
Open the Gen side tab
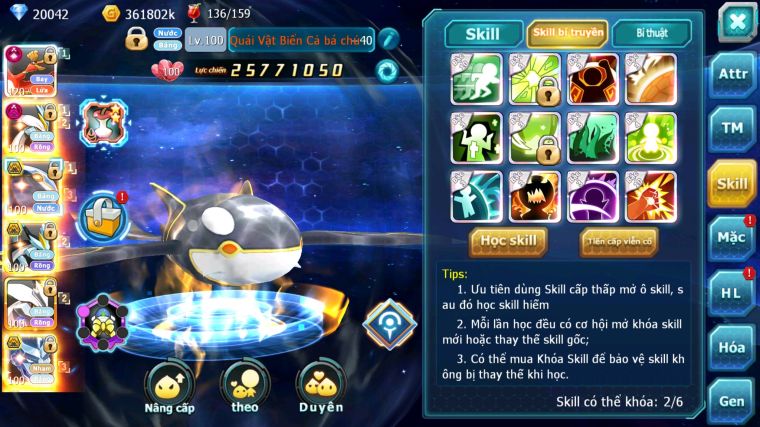point(732,400)
